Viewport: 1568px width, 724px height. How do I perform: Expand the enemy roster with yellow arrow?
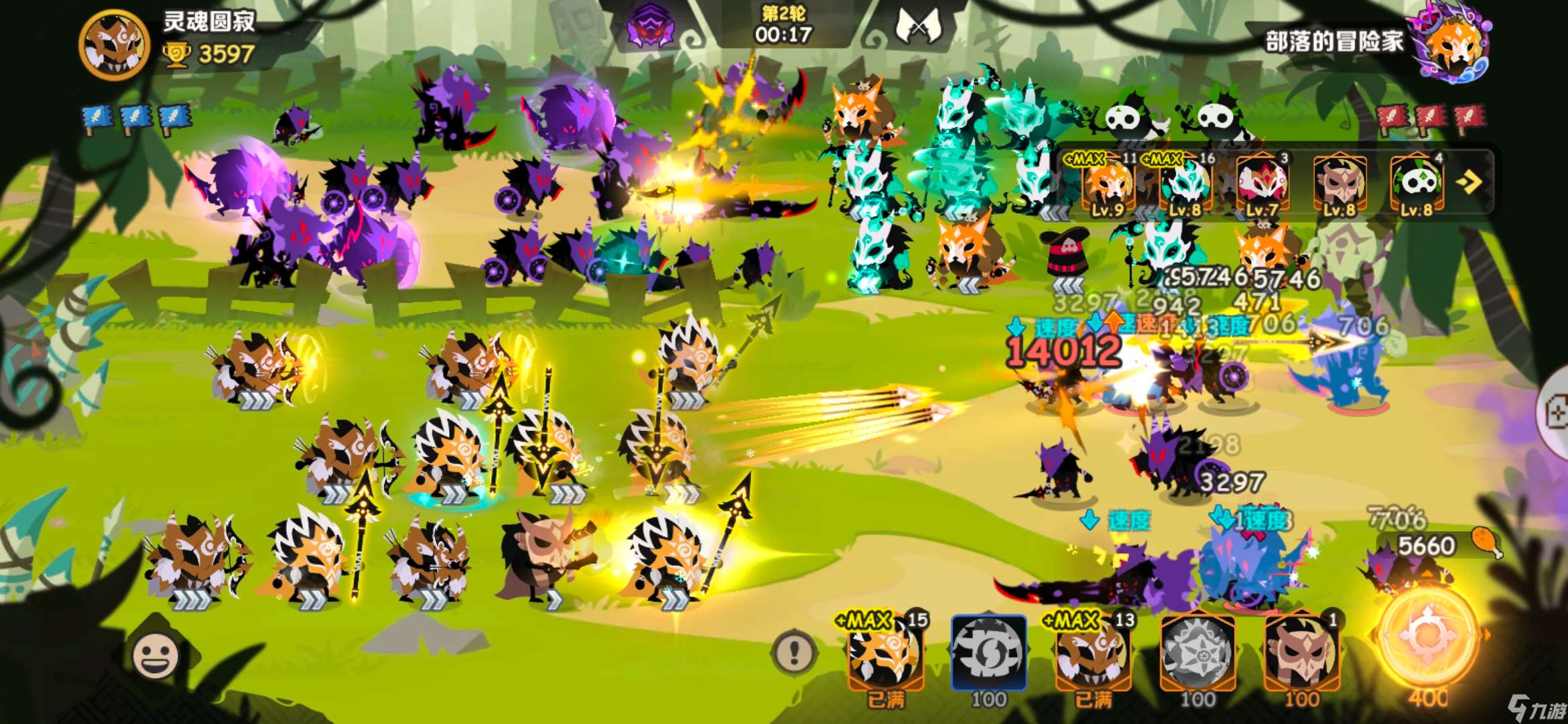click(x=1469, y=182)
